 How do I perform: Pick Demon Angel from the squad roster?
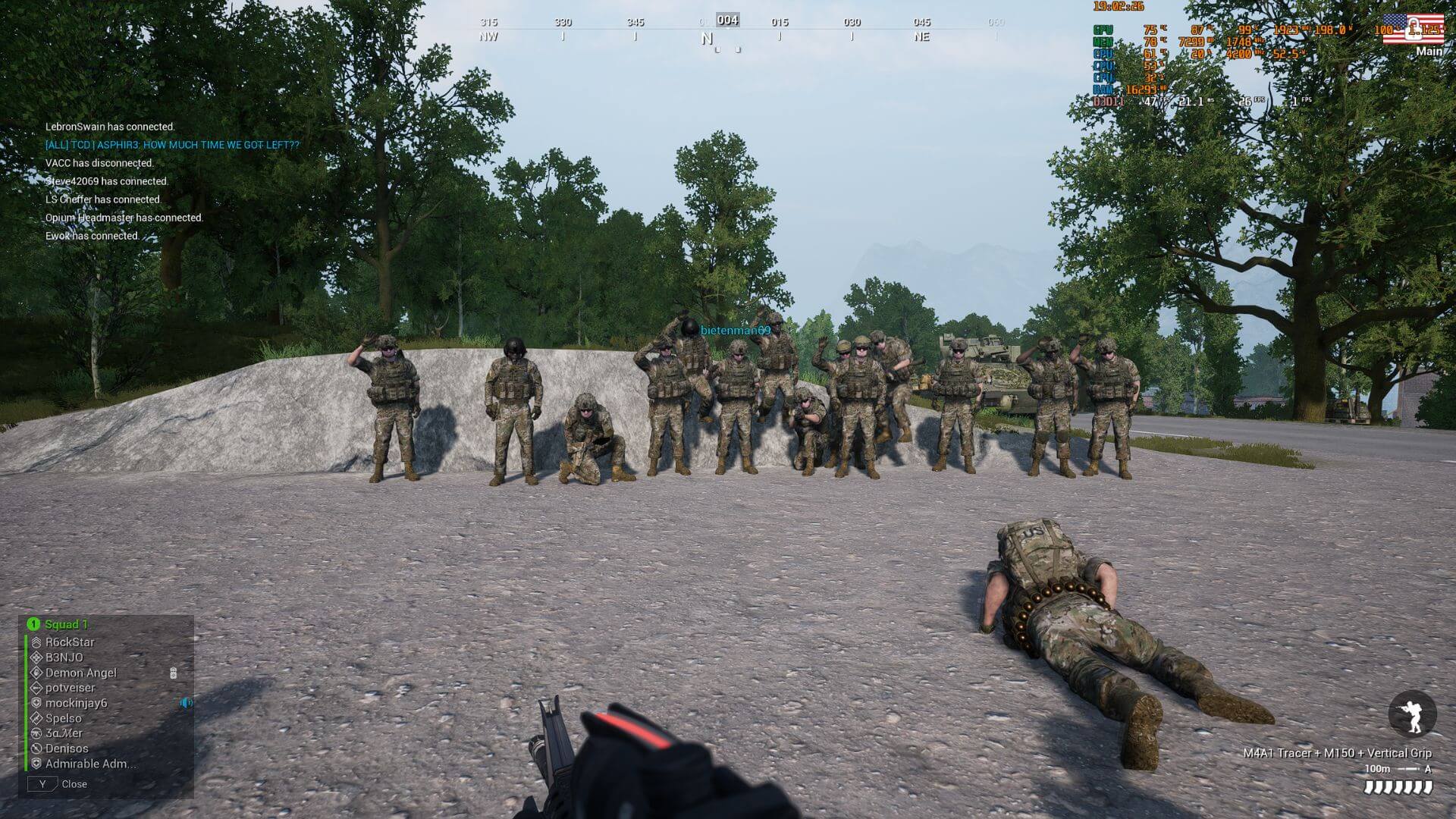[80, 673]
